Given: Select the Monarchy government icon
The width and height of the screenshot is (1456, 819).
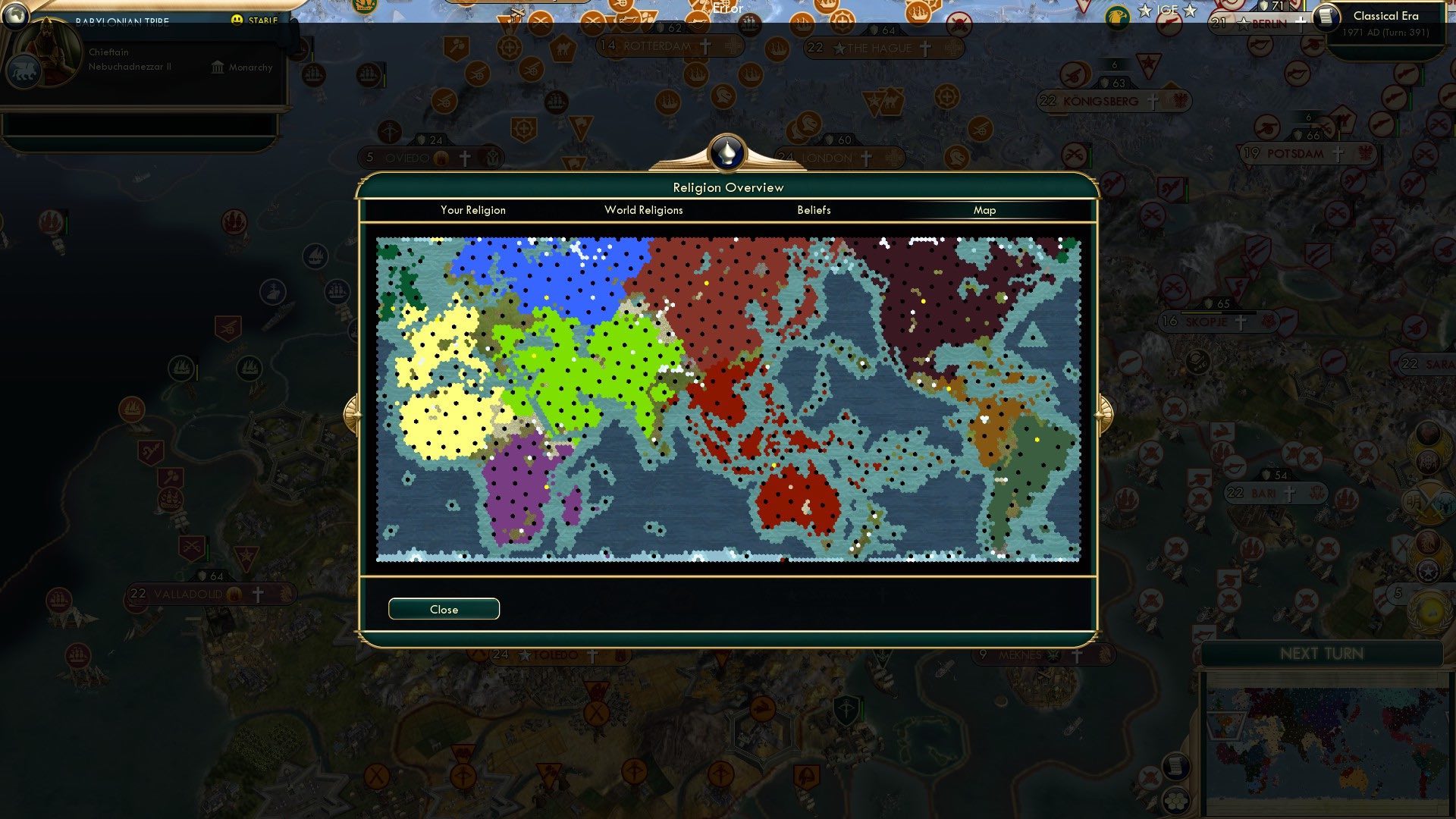Looking at the screenshot, I should point(216,67).
